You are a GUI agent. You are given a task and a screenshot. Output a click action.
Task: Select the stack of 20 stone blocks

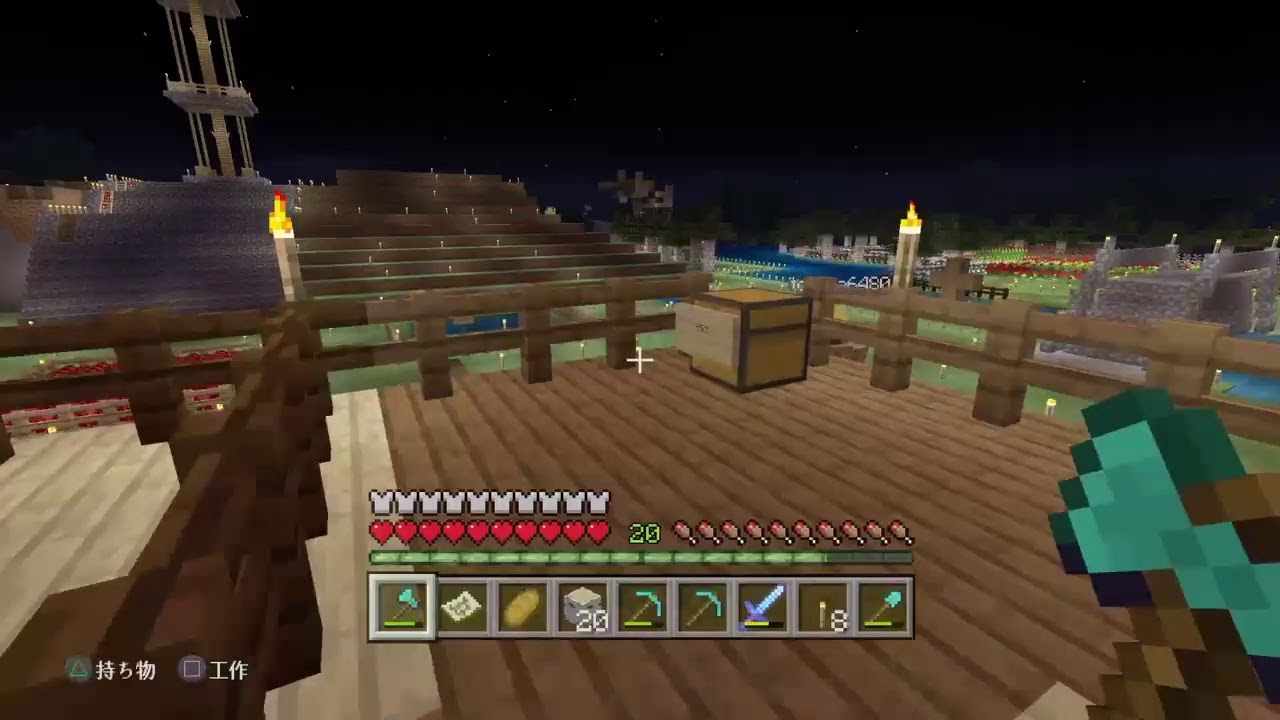[x=585, y=605]
